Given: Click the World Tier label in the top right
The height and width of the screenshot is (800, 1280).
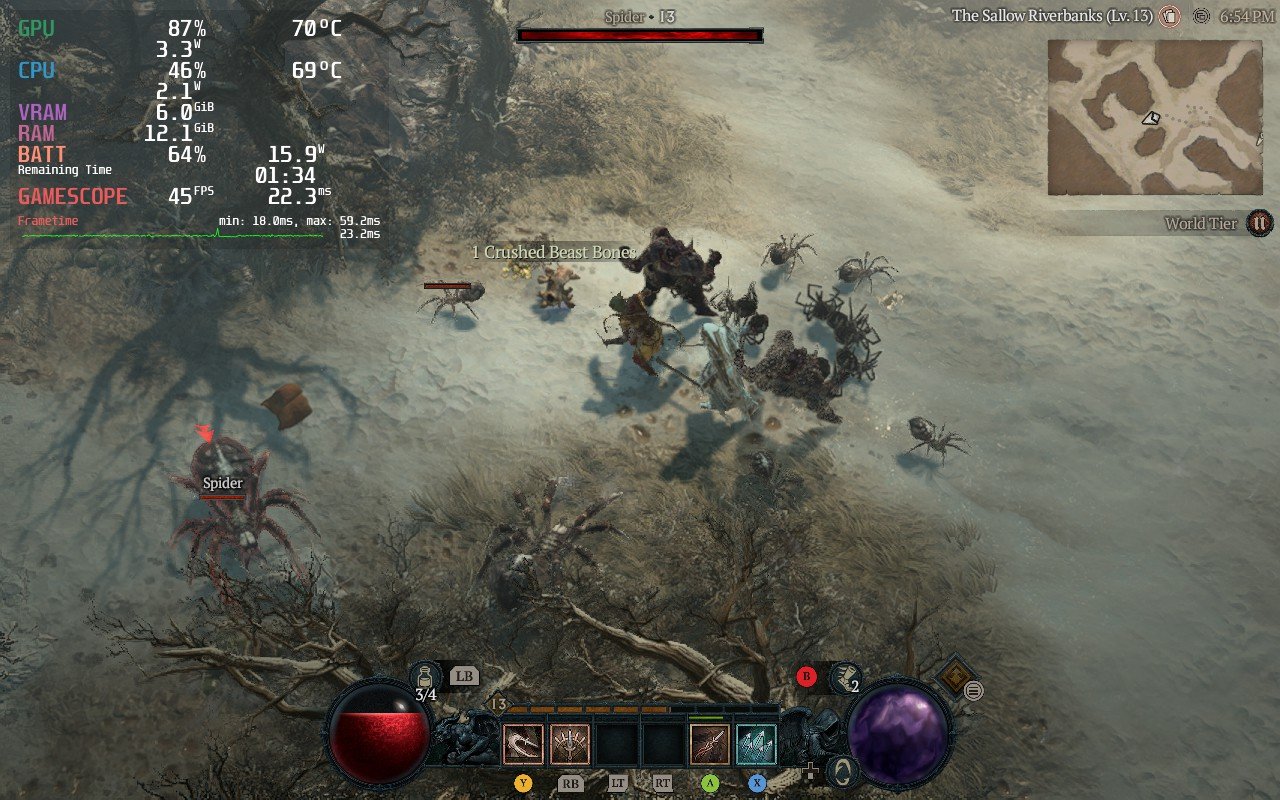Looking at the screenshot, I should coord(1200,223).
